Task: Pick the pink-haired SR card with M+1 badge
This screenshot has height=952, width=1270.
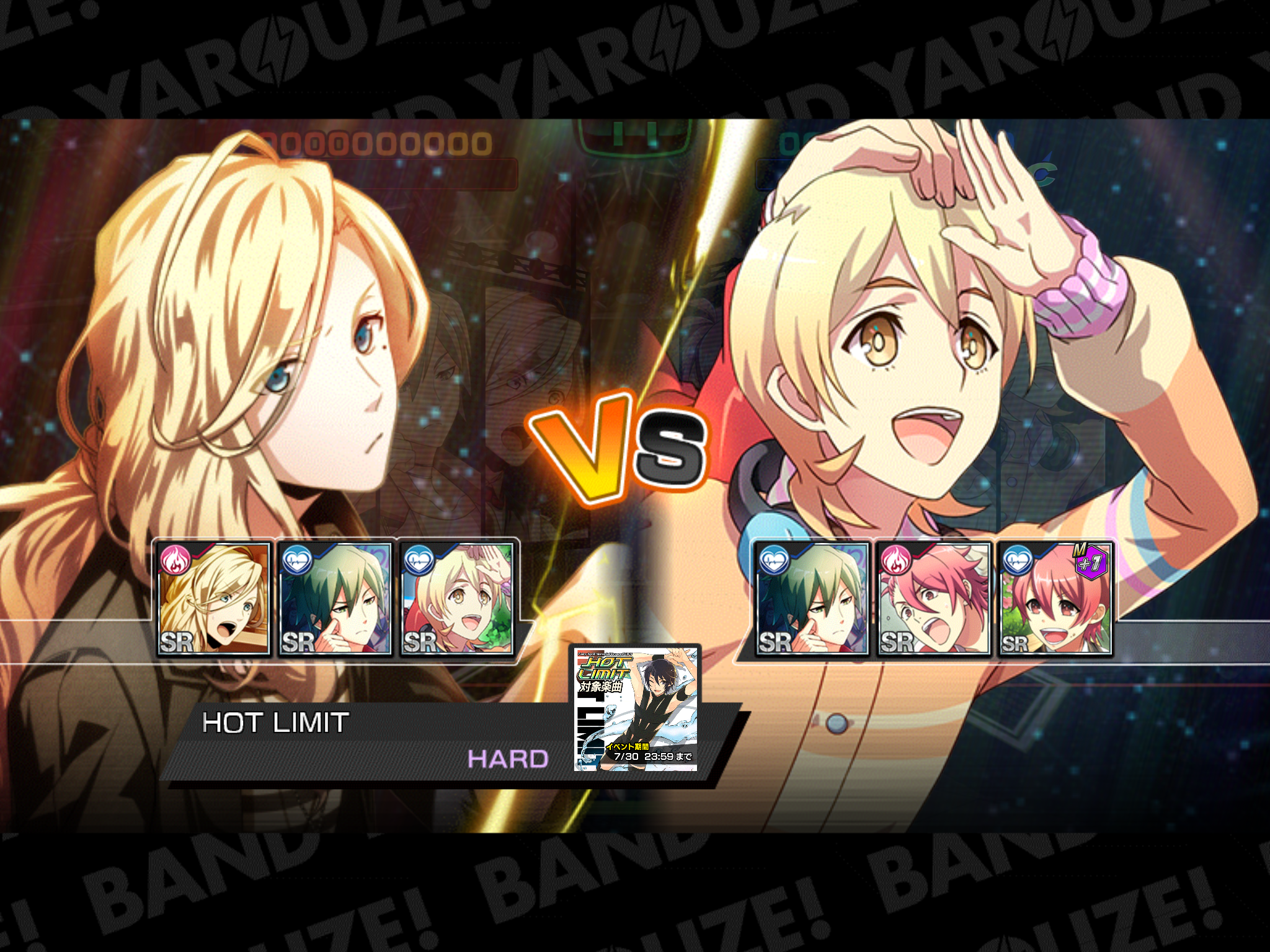Action: pyautogui.click(x=1055, y=599)
